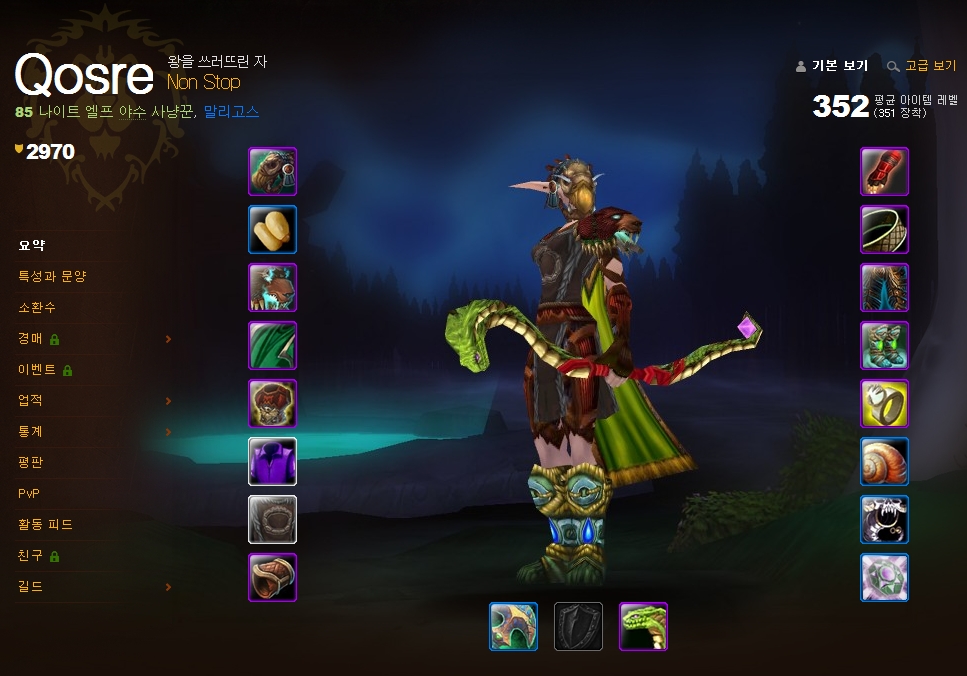Inspect the gold bead necklace slot
The height and width of the screenshot is (676, 967).
click(272, 230)
